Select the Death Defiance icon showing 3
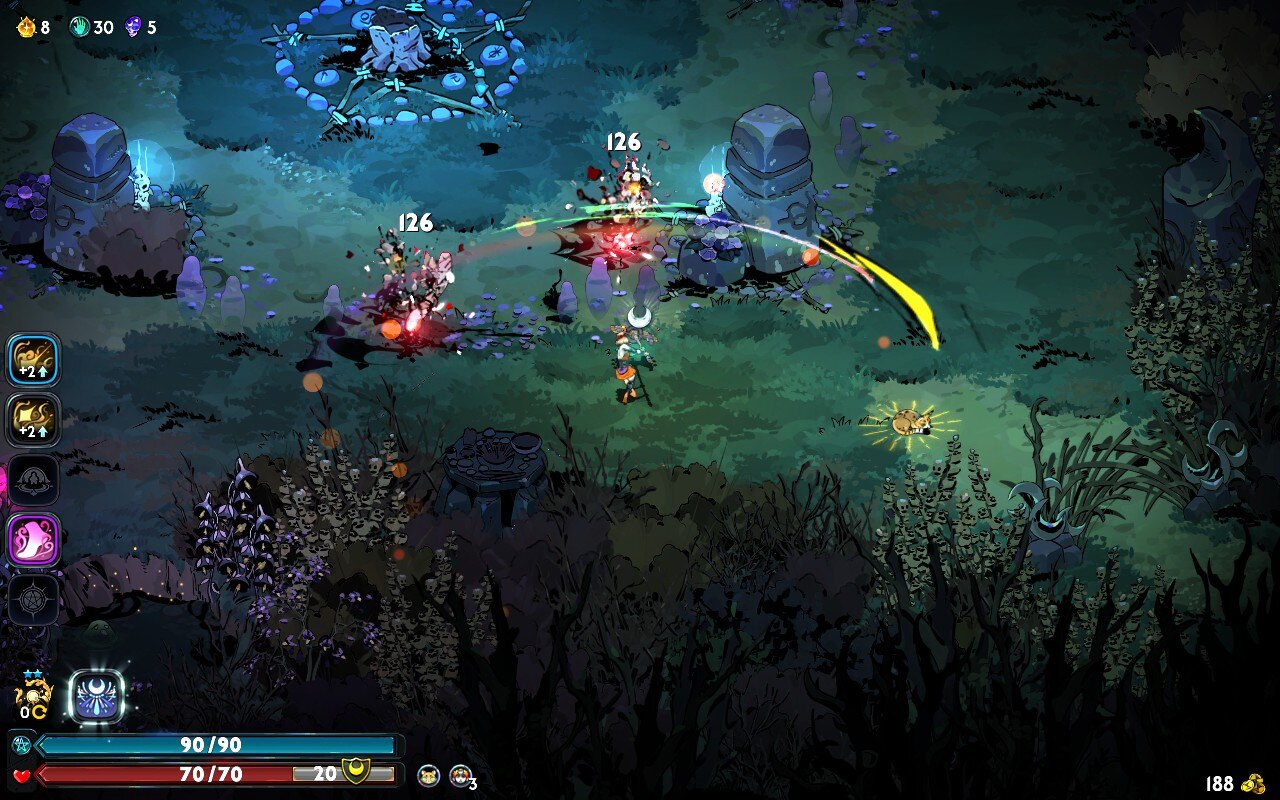The height and width of the screenshot is (800, 1280). [461, 775]
